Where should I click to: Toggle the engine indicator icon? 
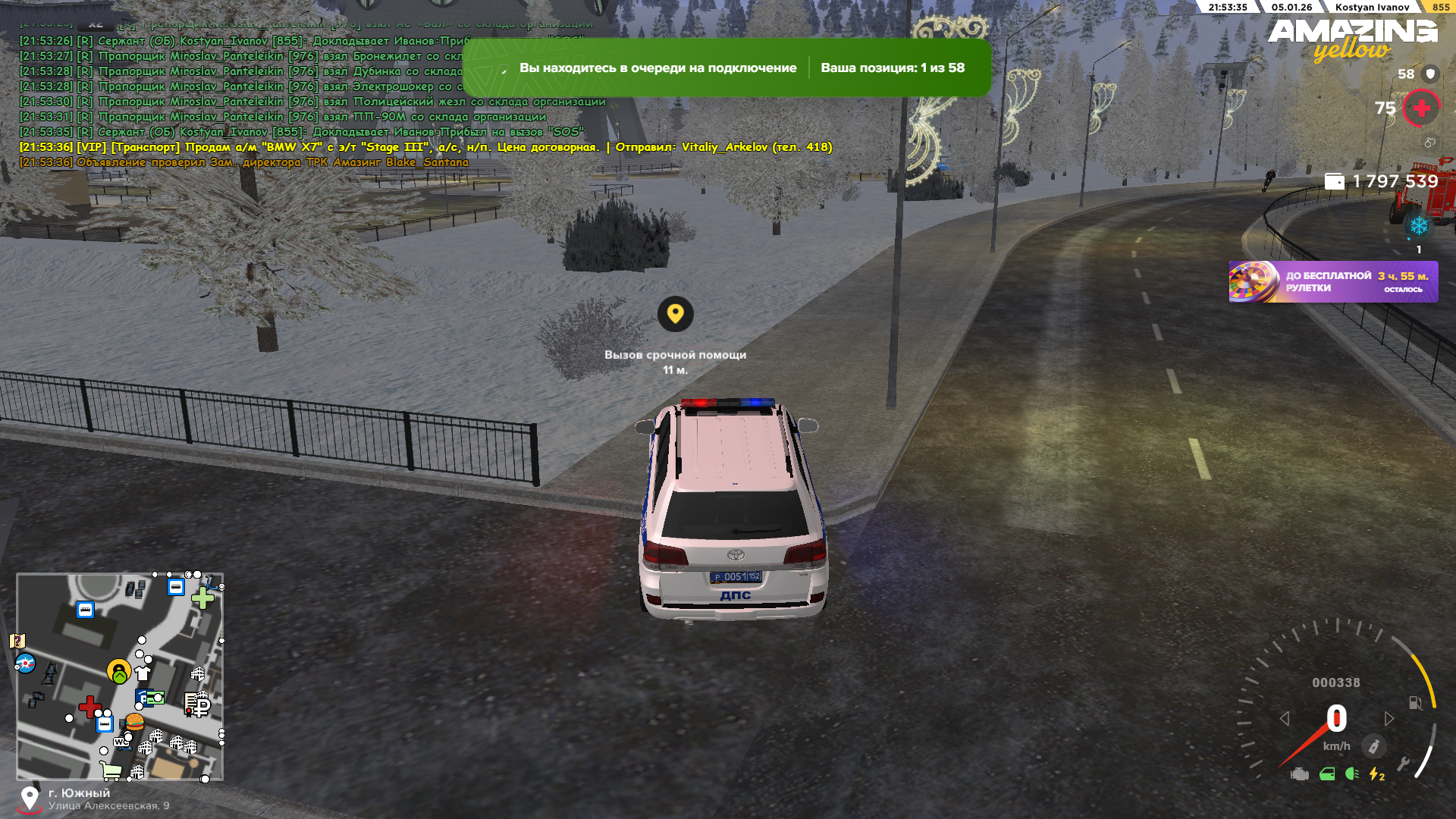coord(1300,774)
